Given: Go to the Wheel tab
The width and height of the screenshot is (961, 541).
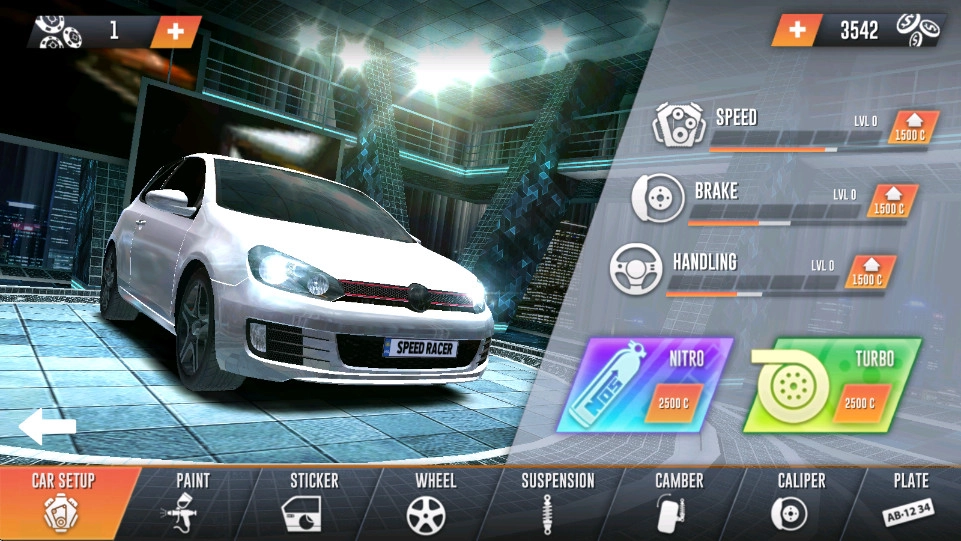Looking at the screenshot, I should point(435,502).
